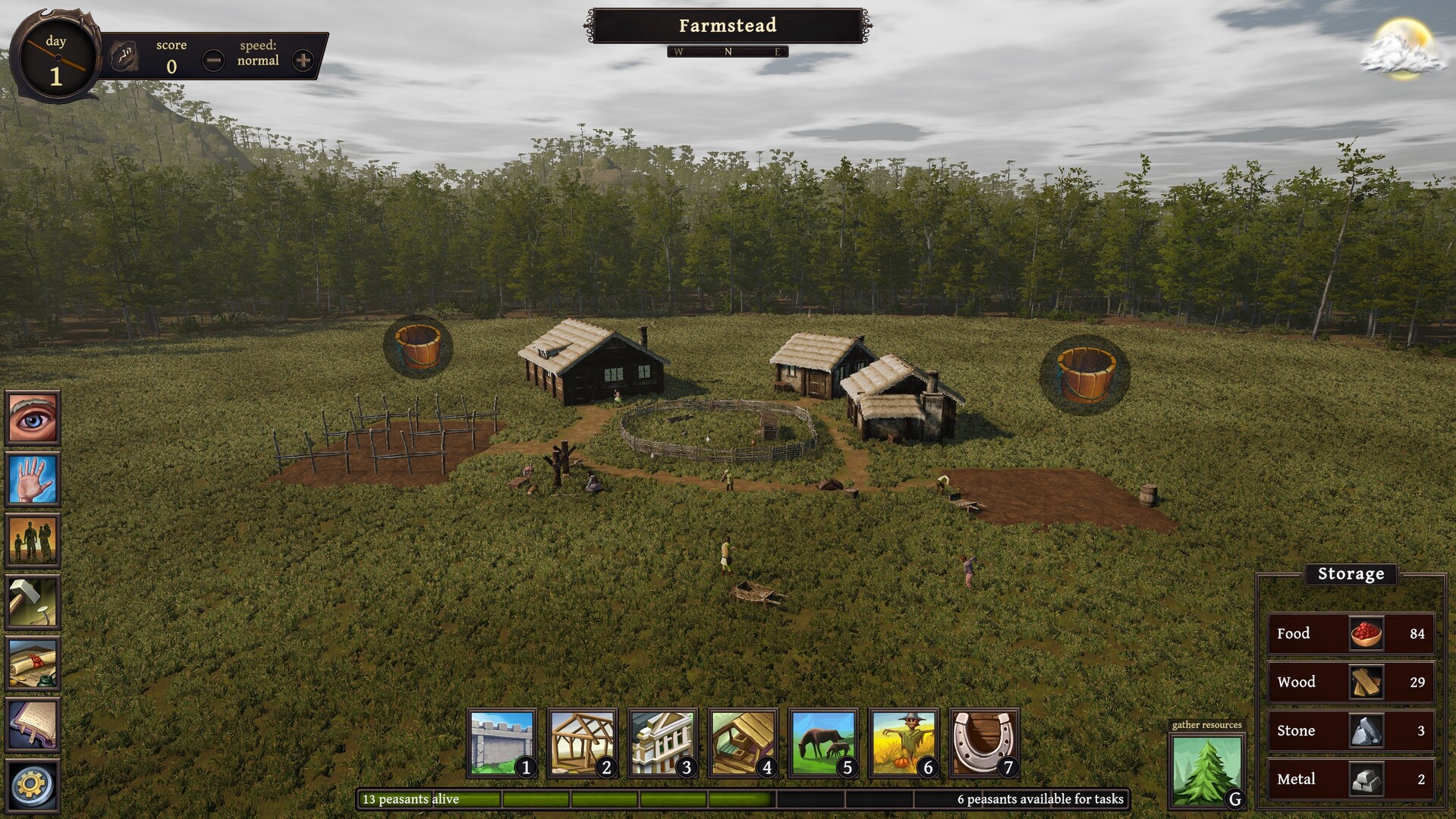The height and width of the screenshot is (819, 1456).
Task: Increase game speed with the plus button
Action: 303,60
